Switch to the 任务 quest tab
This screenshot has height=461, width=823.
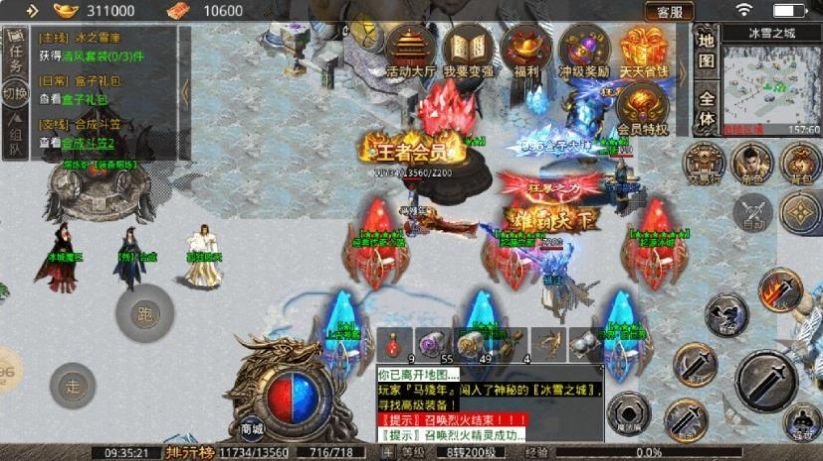[15, 52]
